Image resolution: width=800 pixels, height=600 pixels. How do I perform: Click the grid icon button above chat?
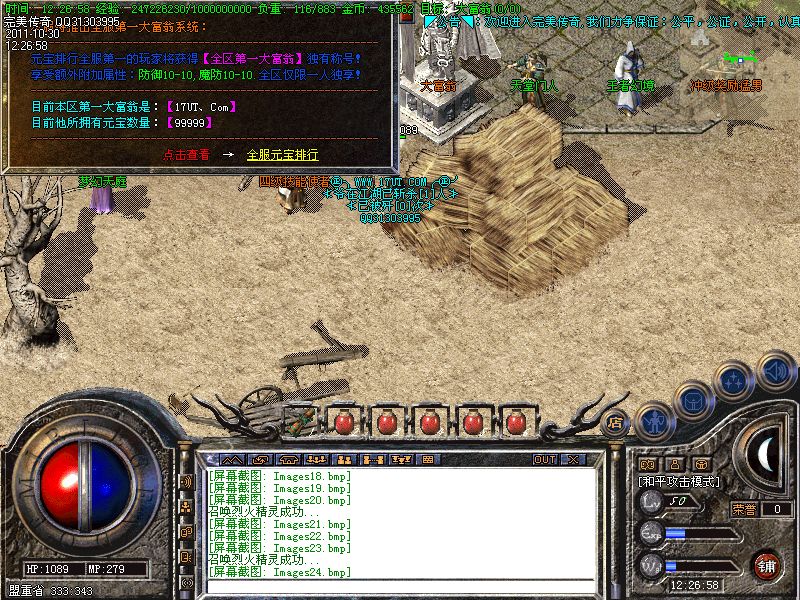pos(428,460)
